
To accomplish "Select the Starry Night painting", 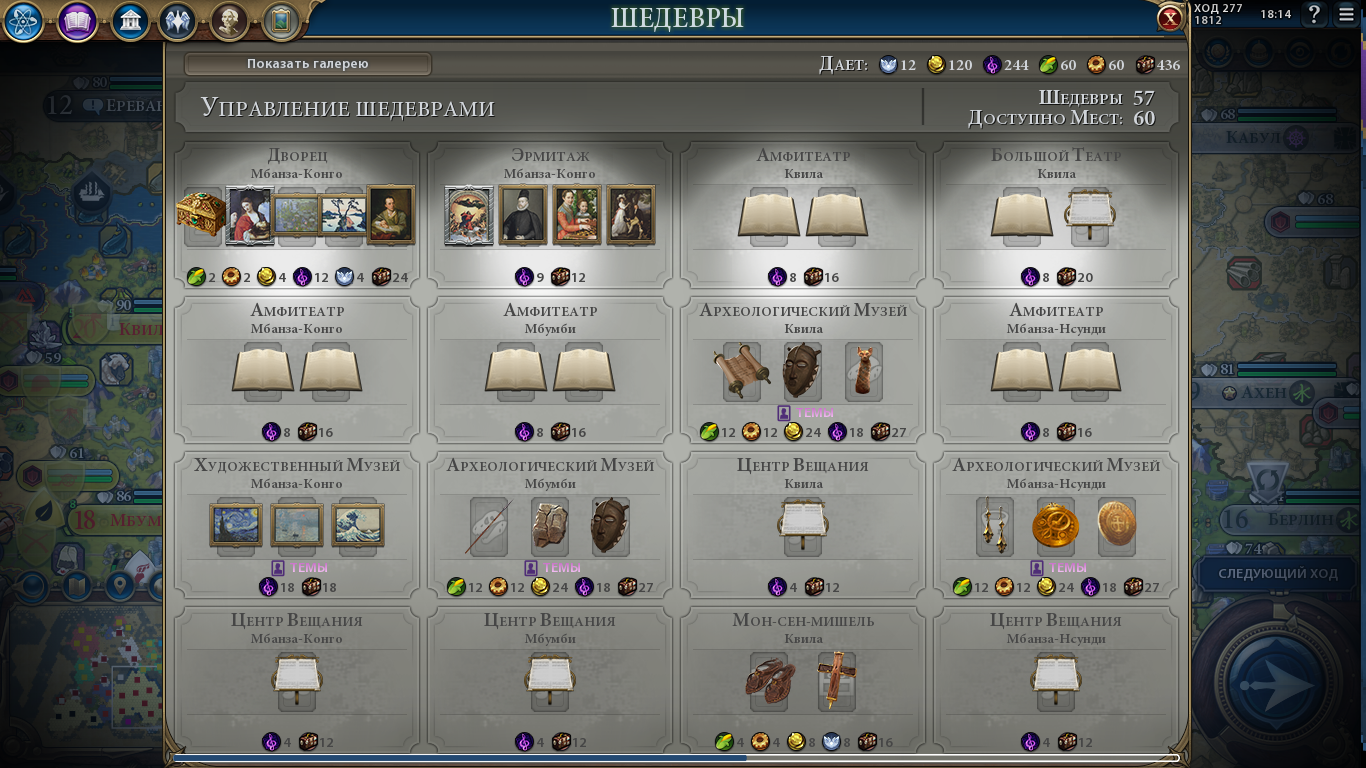I will coord(237,525).
